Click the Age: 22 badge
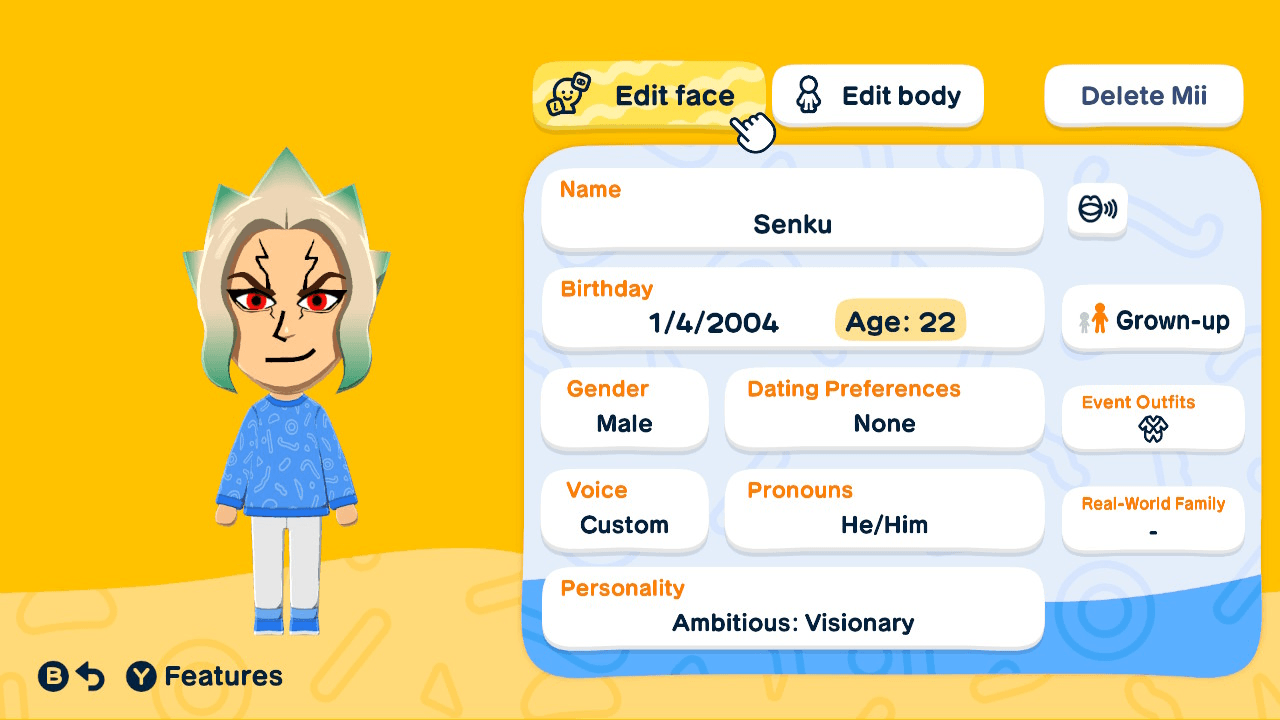 click(899, 321)
